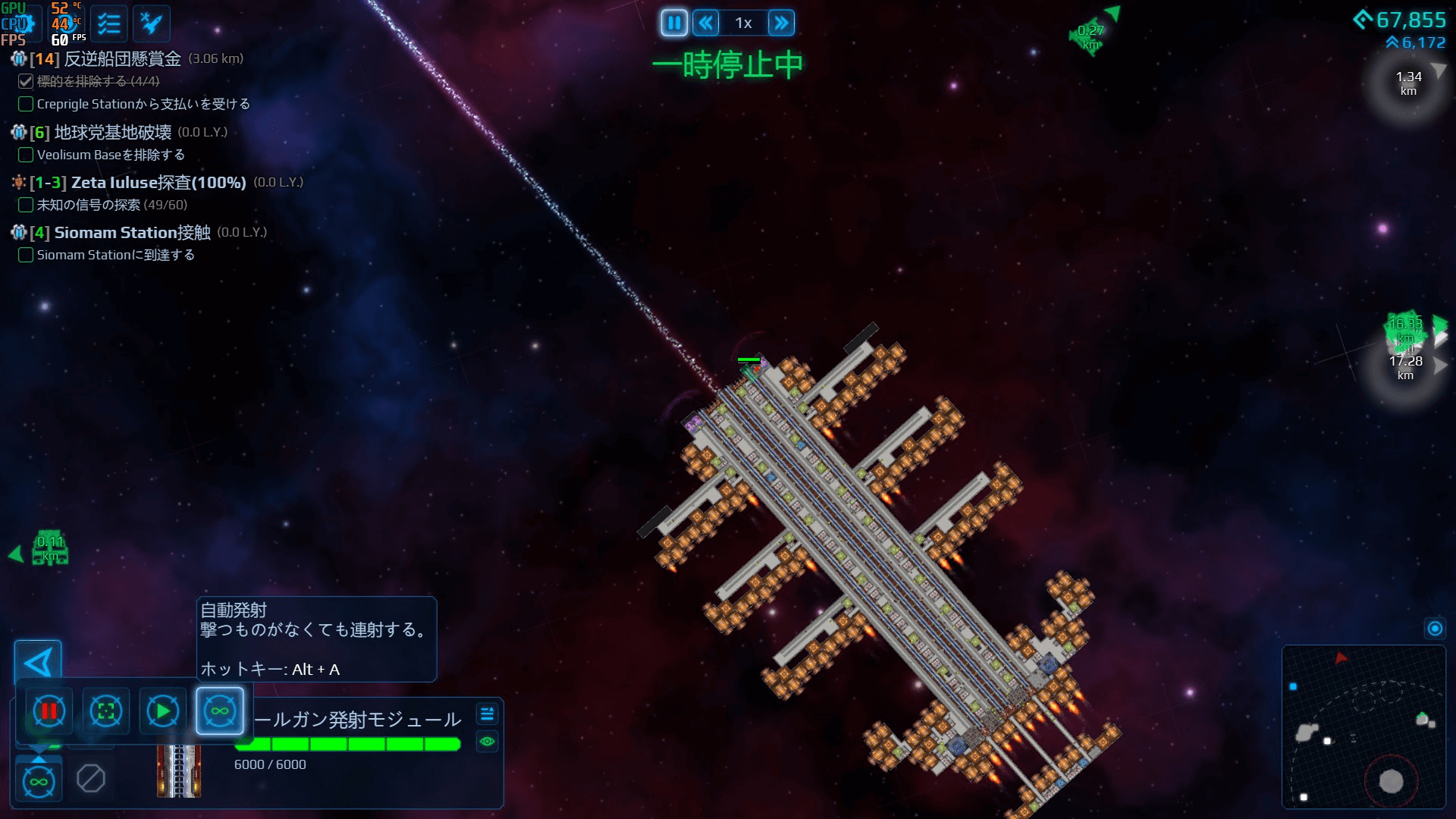The height and width of the screenshot is (819, 1456).
Task: Check the Veolisum Base elimination checkbox
Action: (x=25, y=155)
